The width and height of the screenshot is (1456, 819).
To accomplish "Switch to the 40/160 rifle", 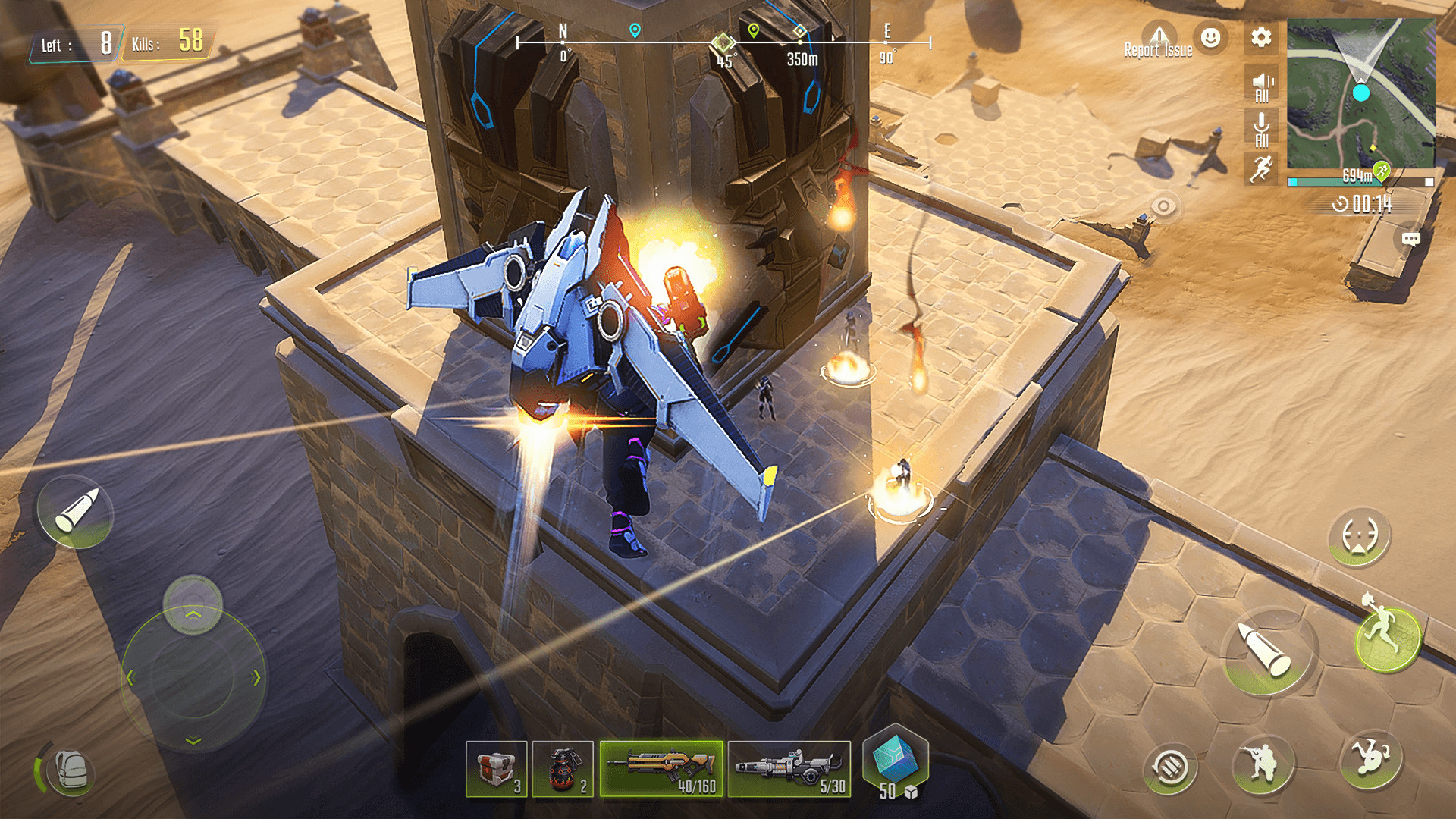I will pyautogui.click(x=661, y=769).
